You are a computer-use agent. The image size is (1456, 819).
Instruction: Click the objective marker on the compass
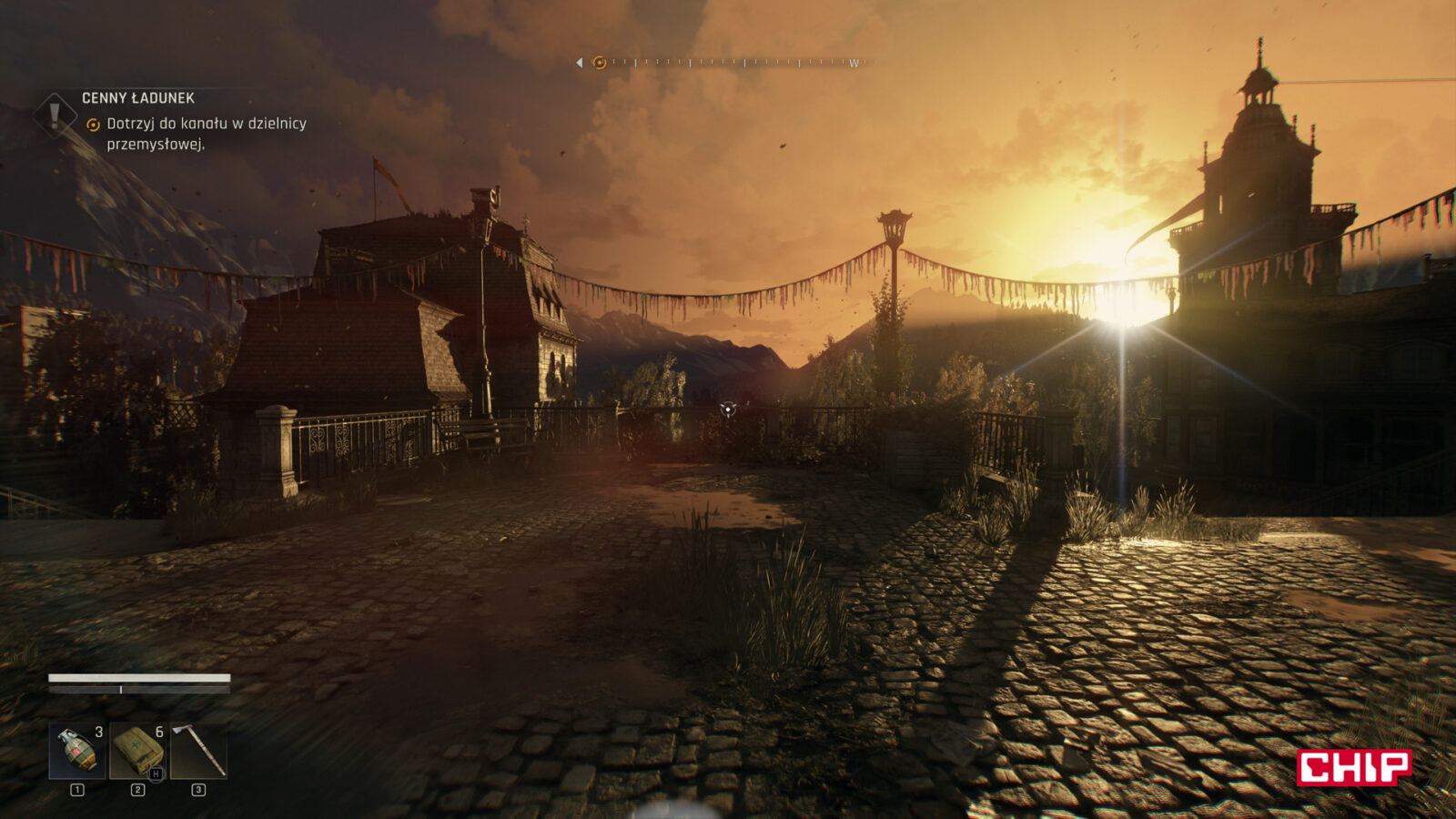click(599, 63)
